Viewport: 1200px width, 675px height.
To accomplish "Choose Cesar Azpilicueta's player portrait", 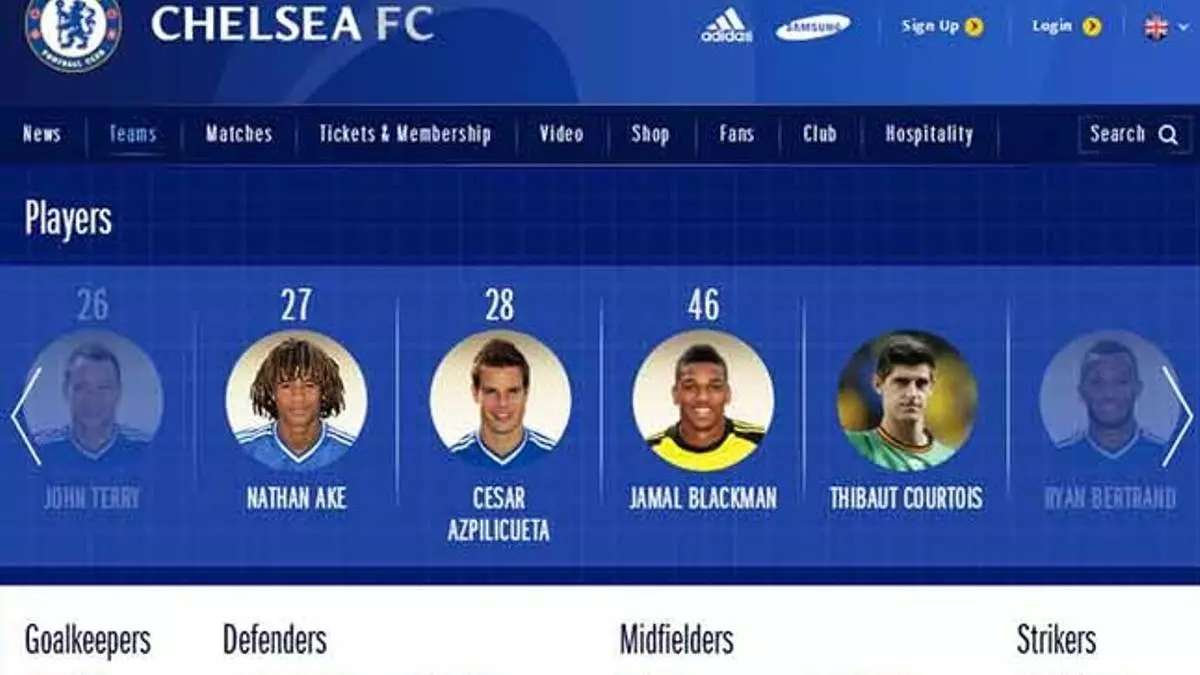I will (x=500, y=401).
